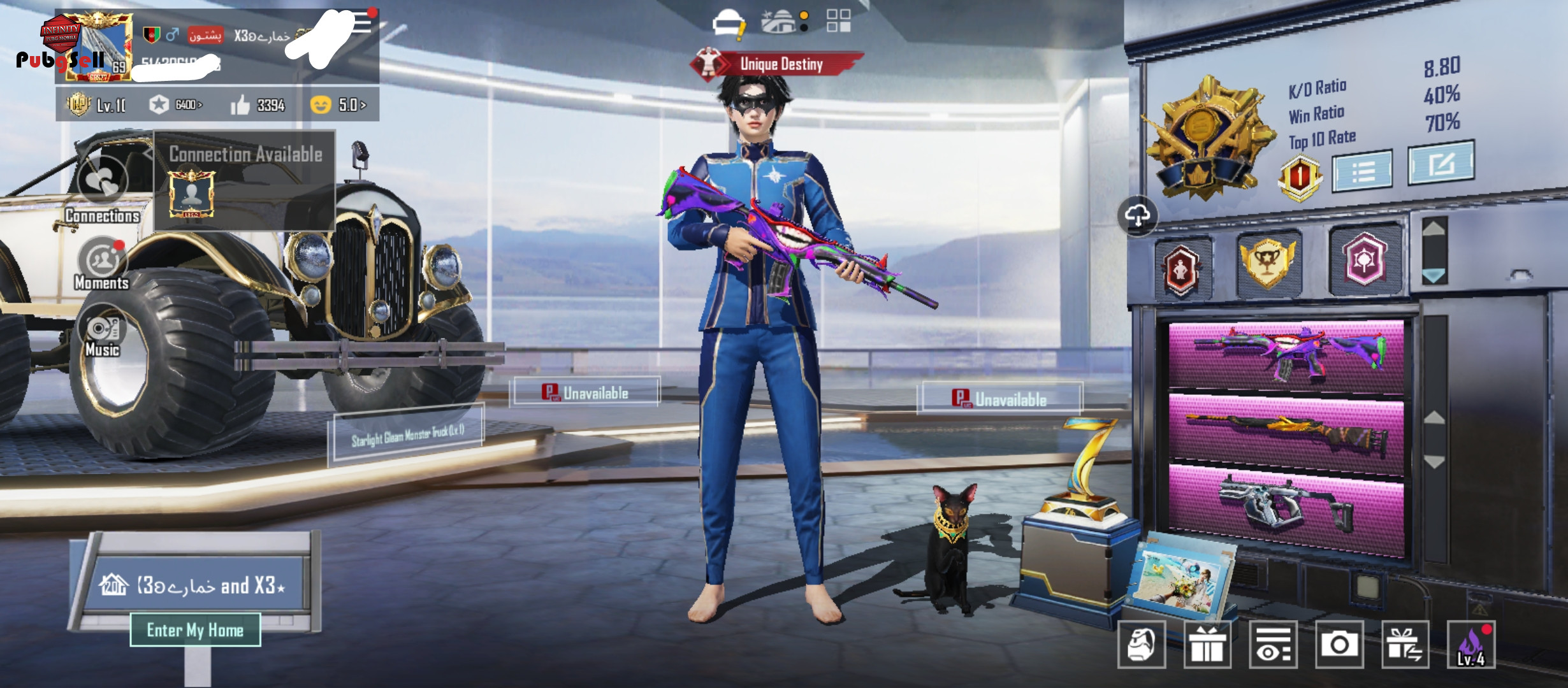1568x688 pixels.
Task: Open the grid layout view icon
Action: [x=838, y=21]
